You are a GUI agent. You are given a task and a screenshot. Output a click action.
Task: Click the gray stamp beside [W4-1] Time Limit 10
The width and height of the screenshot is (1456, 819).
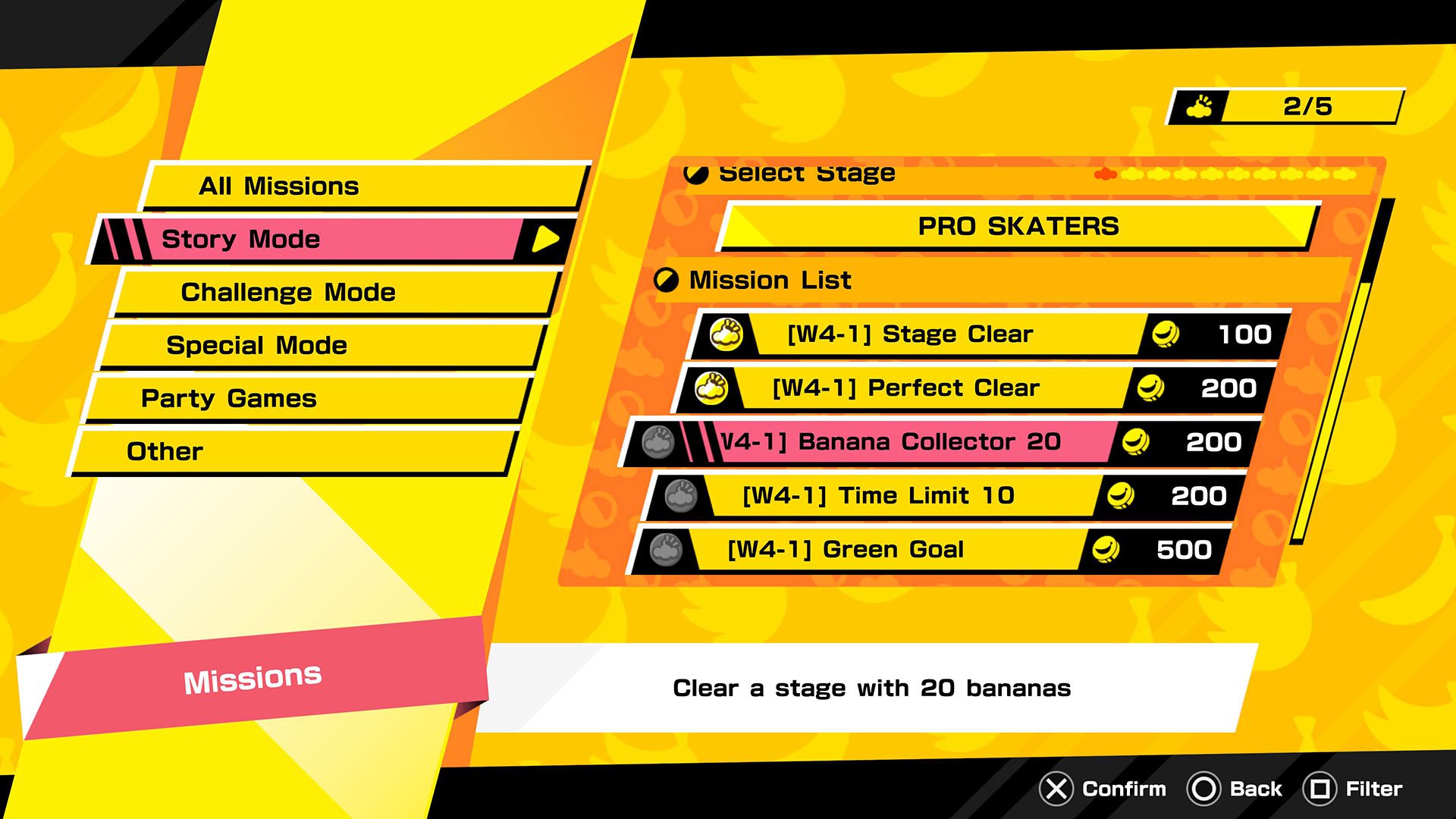click(679, 495)
